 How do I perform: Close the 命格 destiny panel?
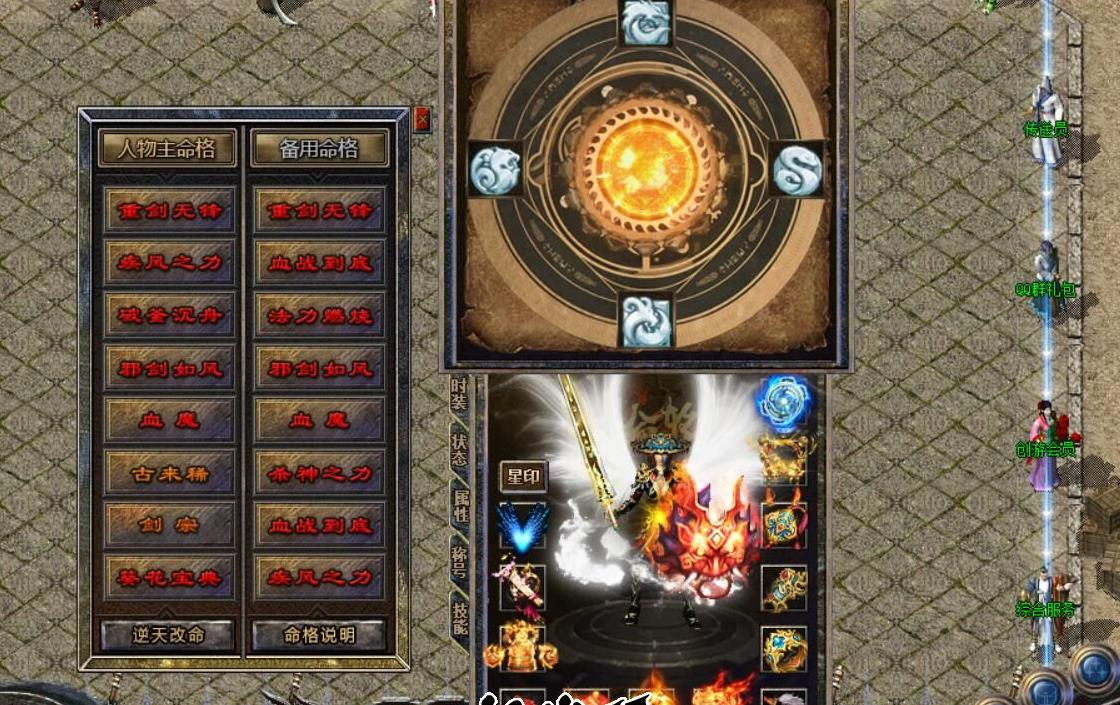(422, 120)
